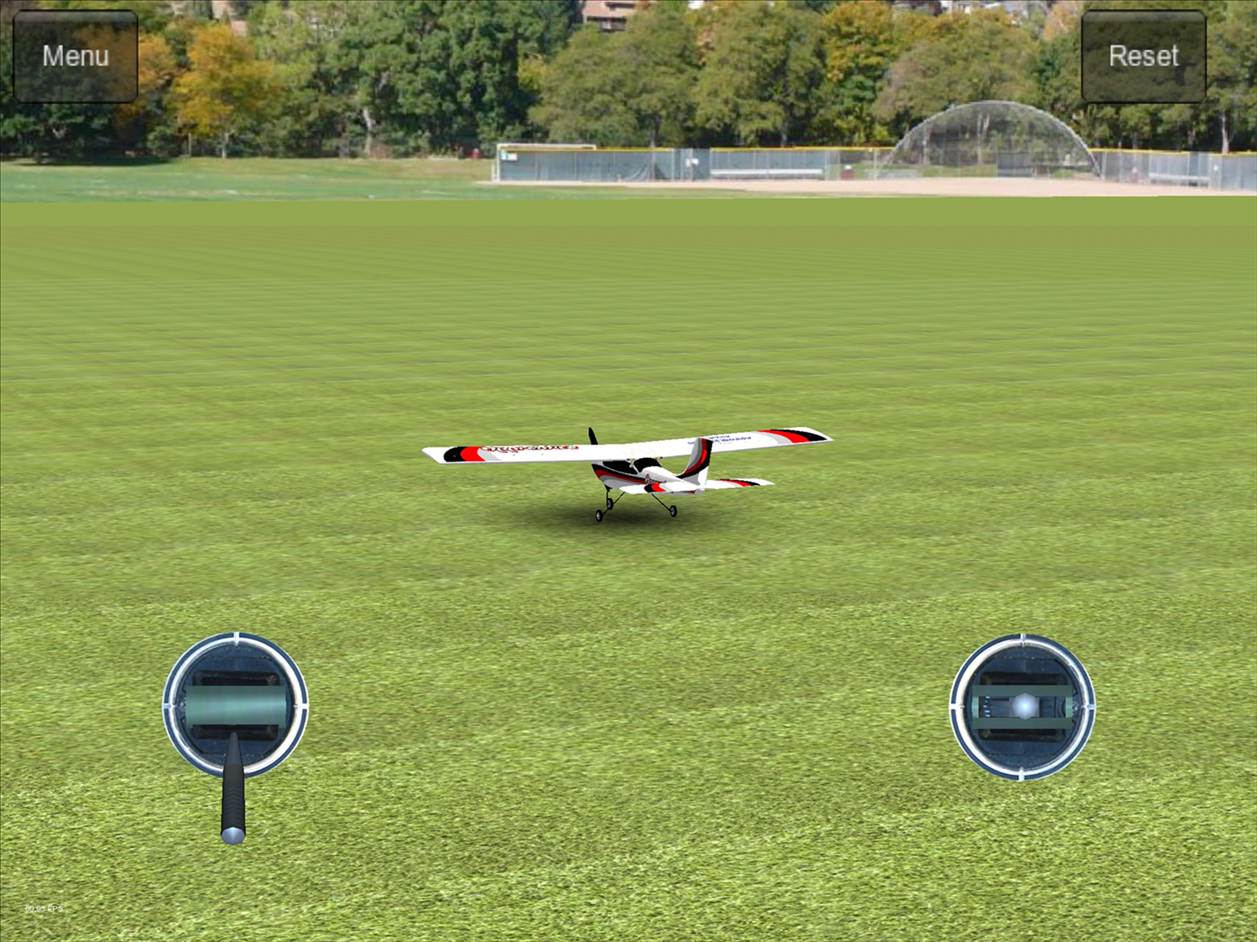Screen dimensions: 1257x942
Task: Click the Reset button
Action: [x=1143, y=56]
